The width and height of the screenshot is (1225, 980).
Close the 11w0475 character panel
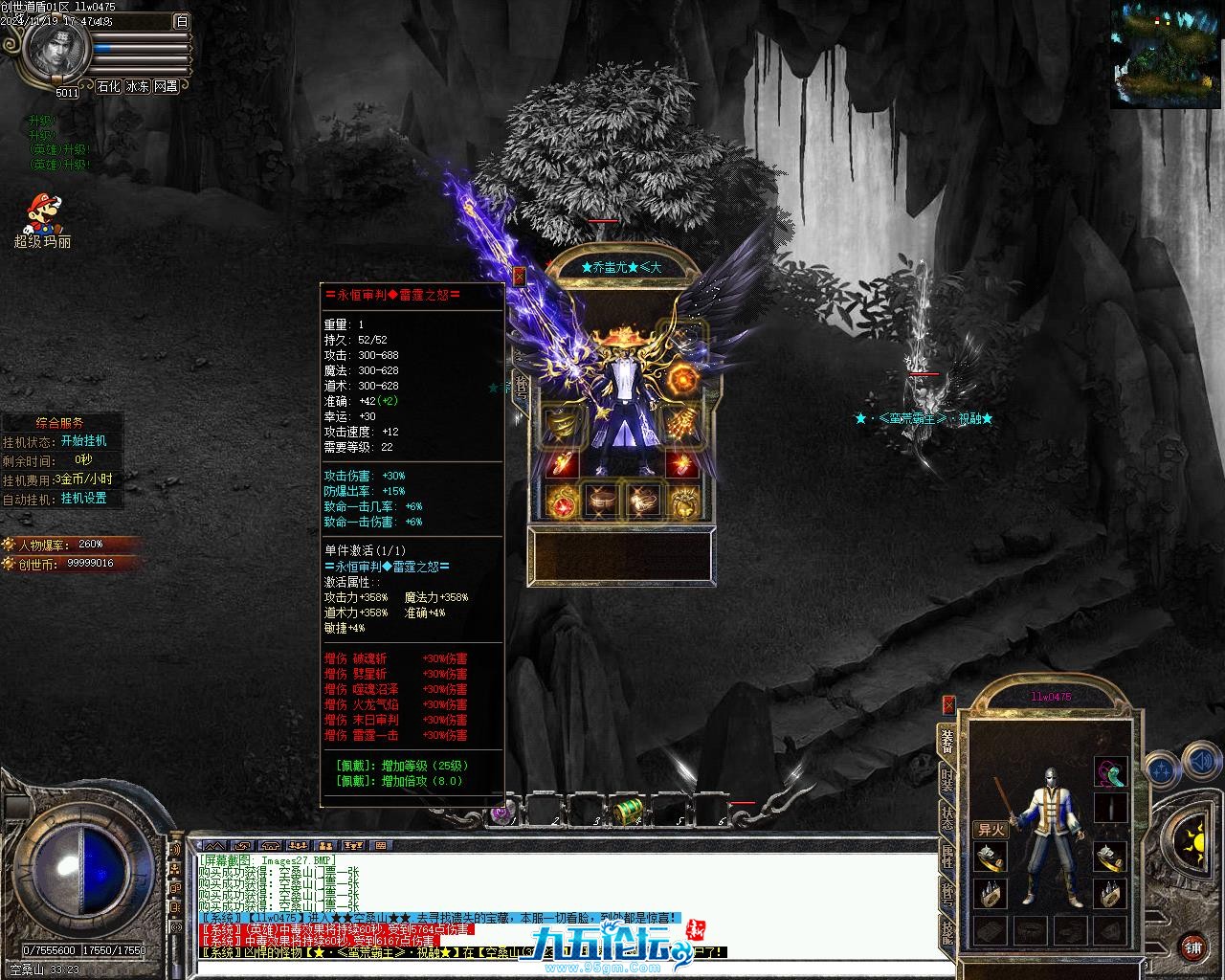pyautogui.click(x=948, y=705)
